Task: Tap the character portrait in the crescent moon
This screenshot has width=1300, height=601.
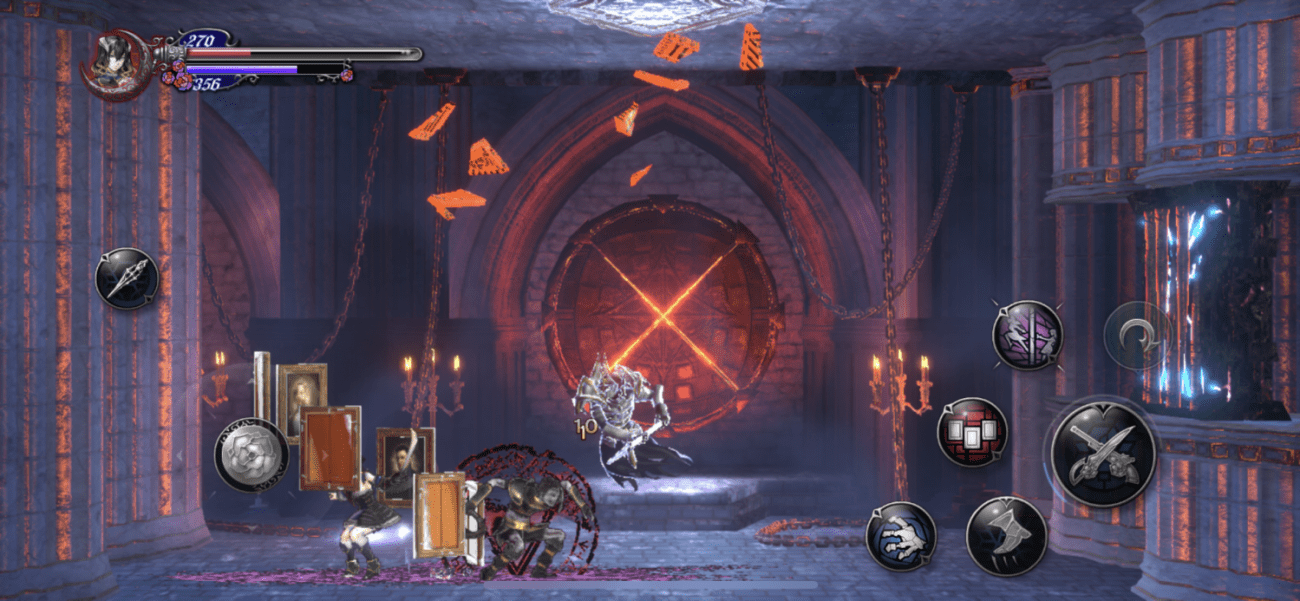Action: (116, 62)
